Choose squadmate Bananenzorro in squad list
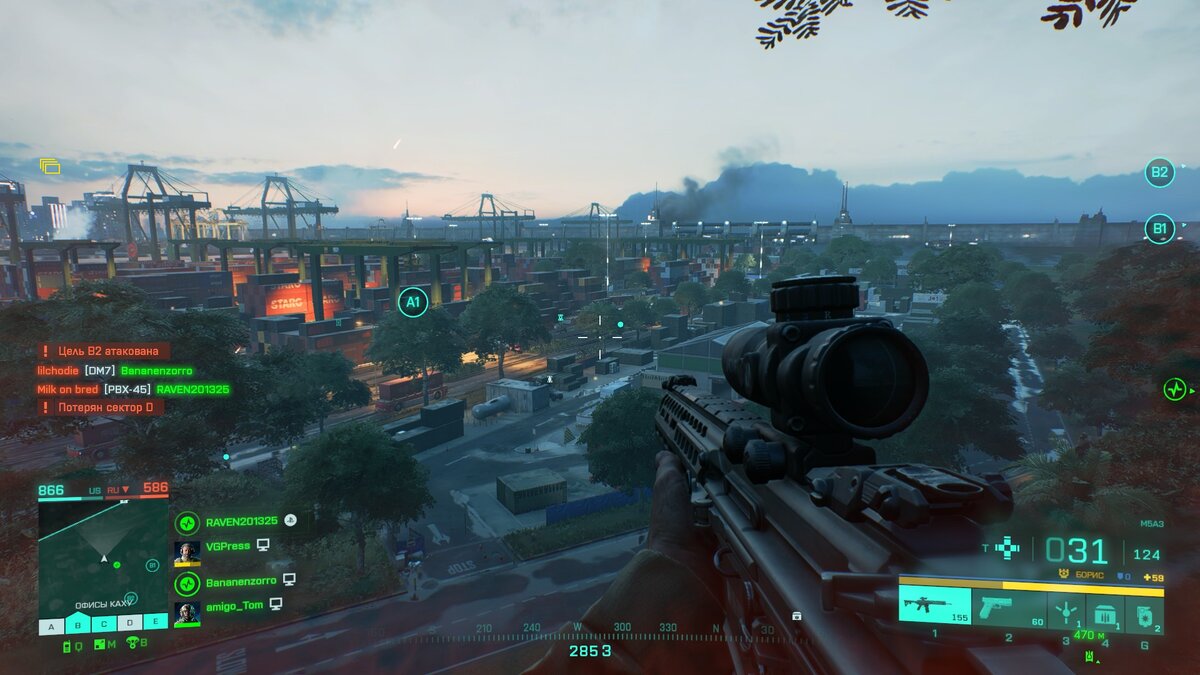This screenshot has width=1200, height=675. pyautogui.click(x=240, y=580)
